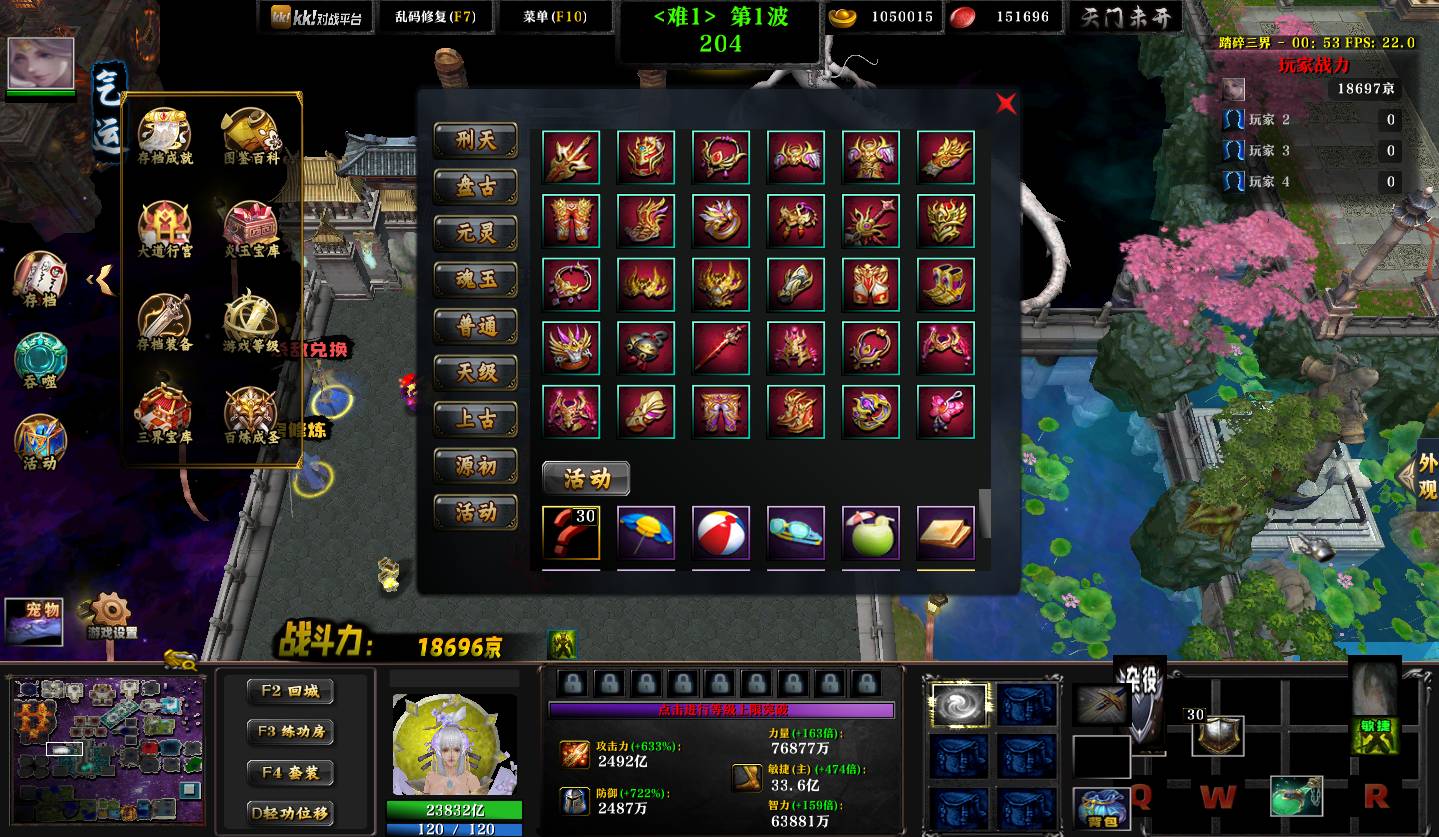Go to the F3 练功房 training room

tap(290, 732)
